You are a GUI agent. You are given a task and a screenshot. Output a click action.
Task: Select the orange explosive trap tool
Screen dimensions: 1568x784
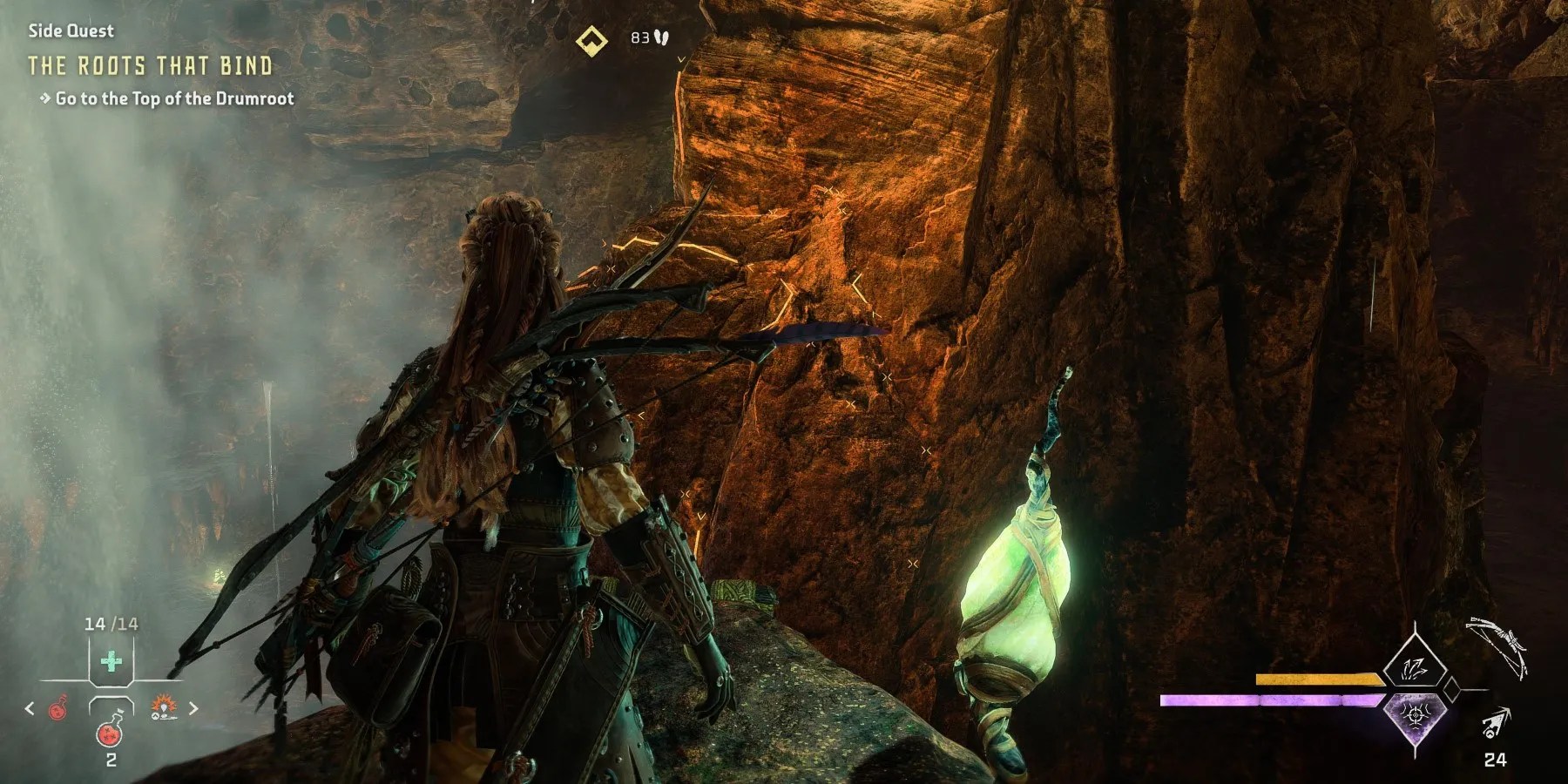click(164, 707)
